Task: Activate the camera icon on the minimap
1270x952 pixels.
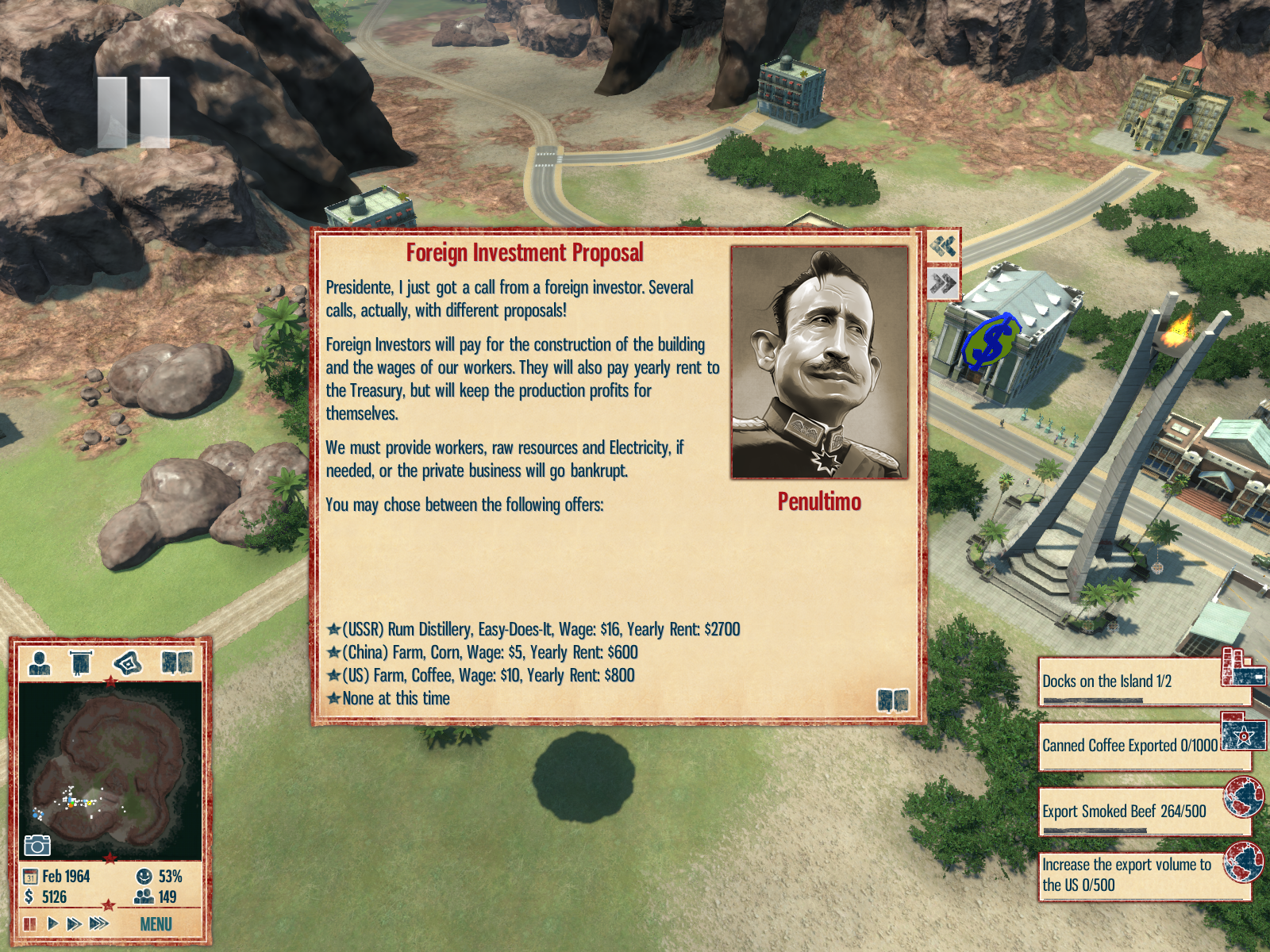Action: pos(37,846)
